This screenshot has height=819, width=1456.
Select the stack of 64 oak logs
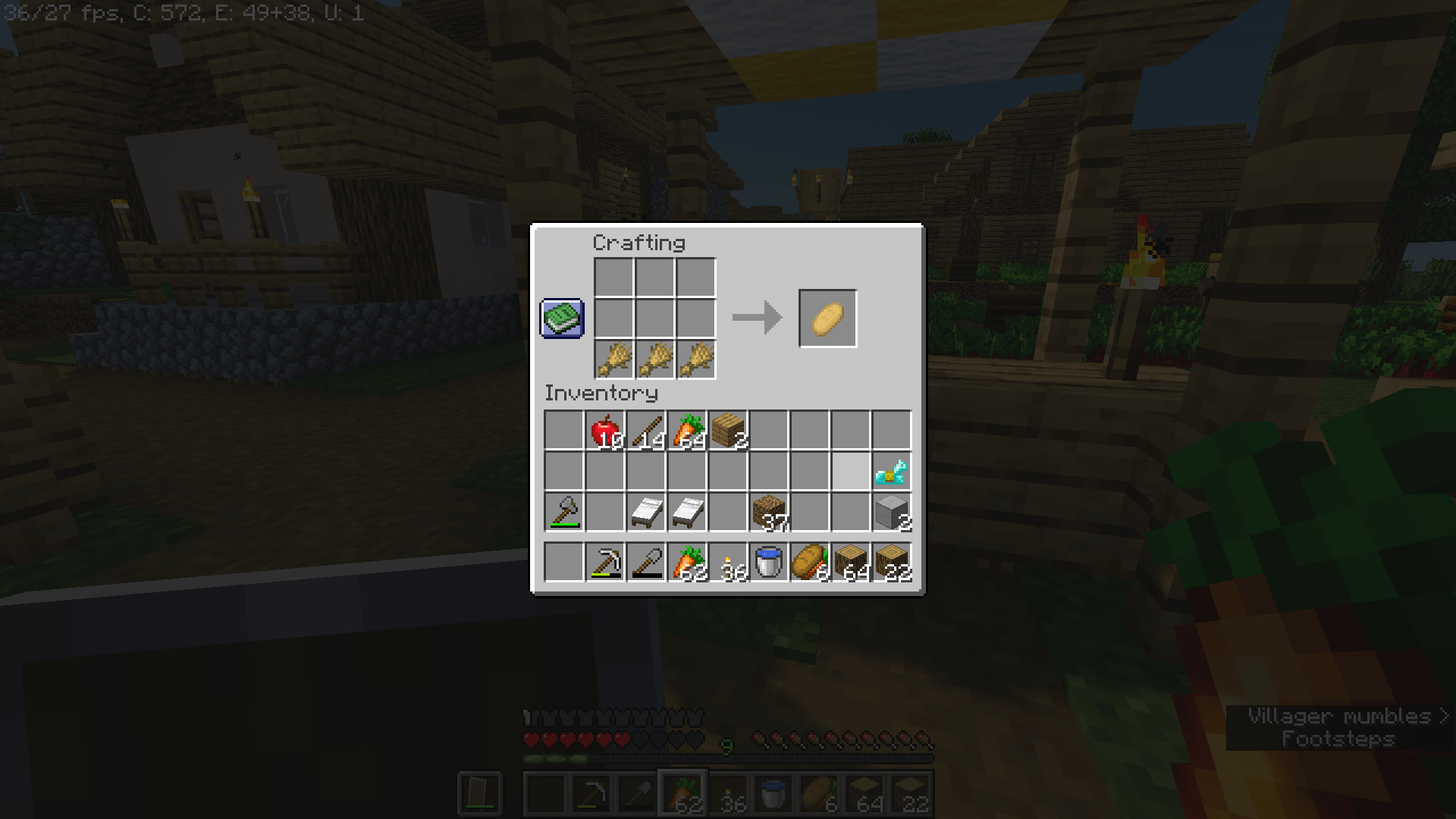click(x=851, y=561)
